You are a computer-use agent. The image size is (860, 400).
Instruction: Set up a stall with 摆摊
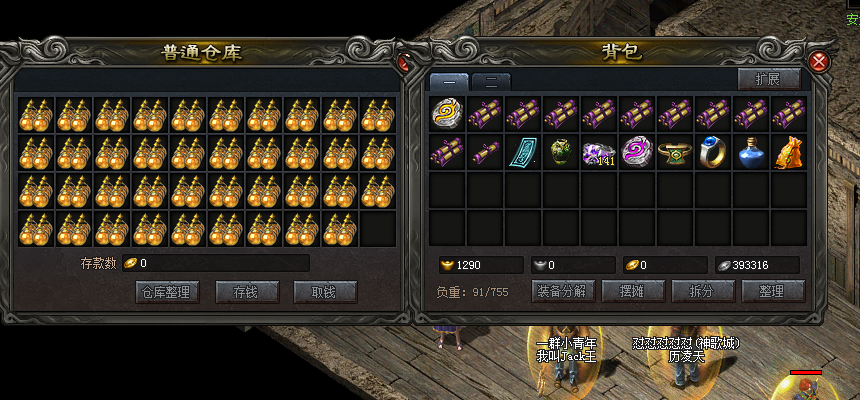click(630, 292)
